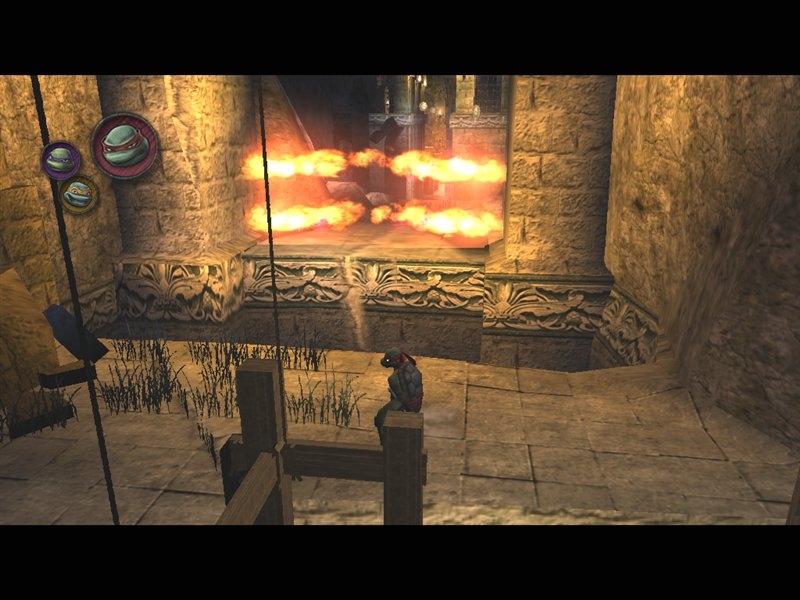Choose the orange-masked Michelangelo portrait
The image size is (800, 600).
point(78,194)
